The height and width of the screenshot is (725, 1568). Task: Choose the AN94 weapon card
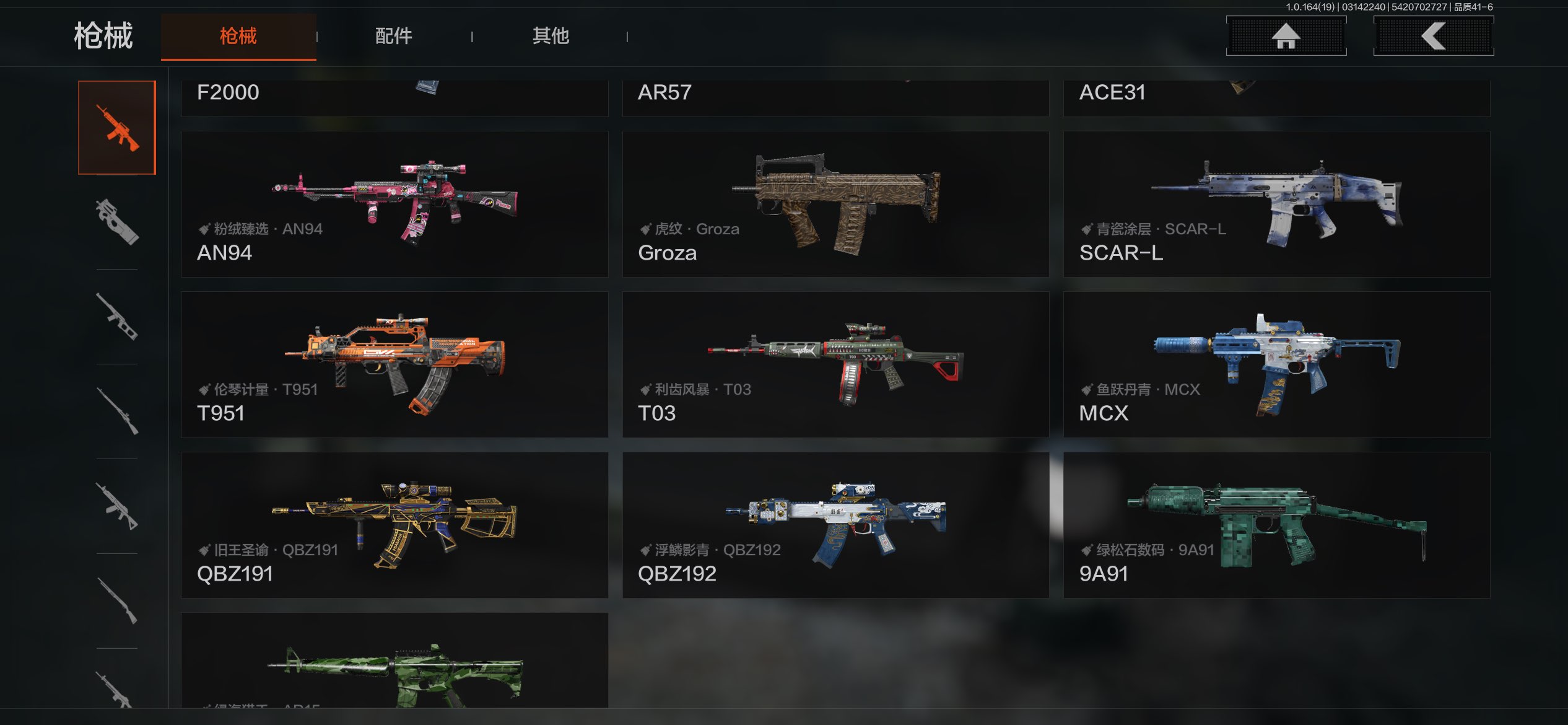coord(394,204)
